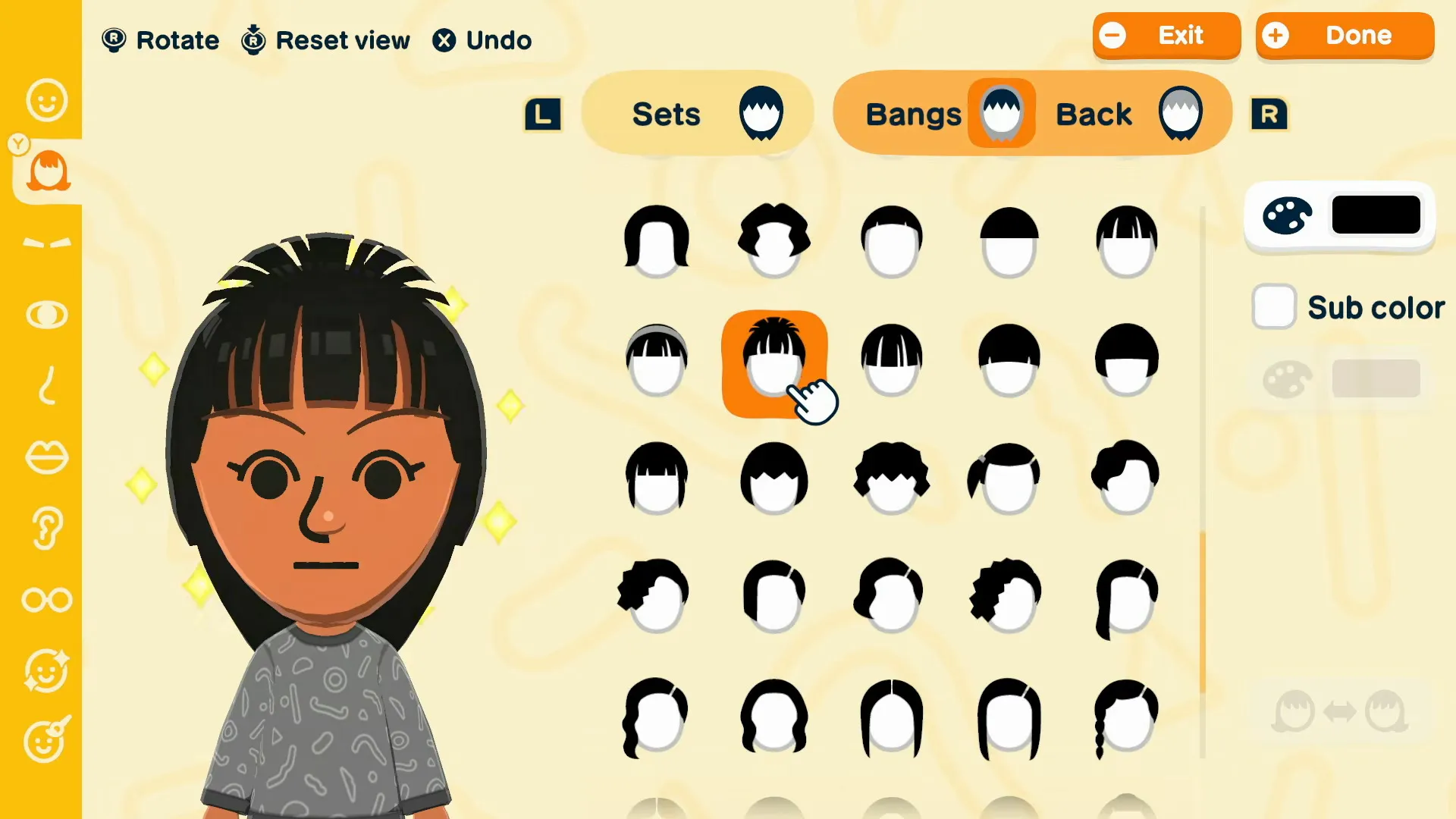Image resolution: width=1456 pixels, height=819 pixels.
Task: Enable the Sub color checkbox
Action: point(1274,307)
